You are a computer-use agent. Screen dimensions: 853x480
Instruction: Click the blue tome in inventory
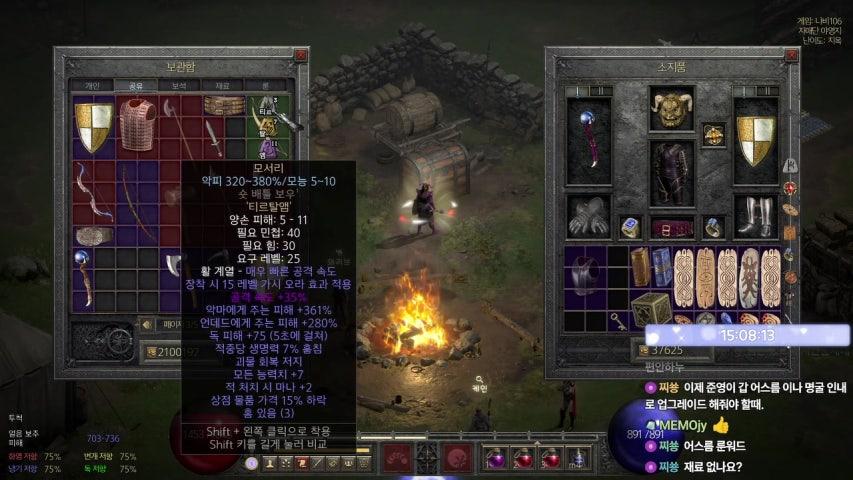(x=661, y=266)
